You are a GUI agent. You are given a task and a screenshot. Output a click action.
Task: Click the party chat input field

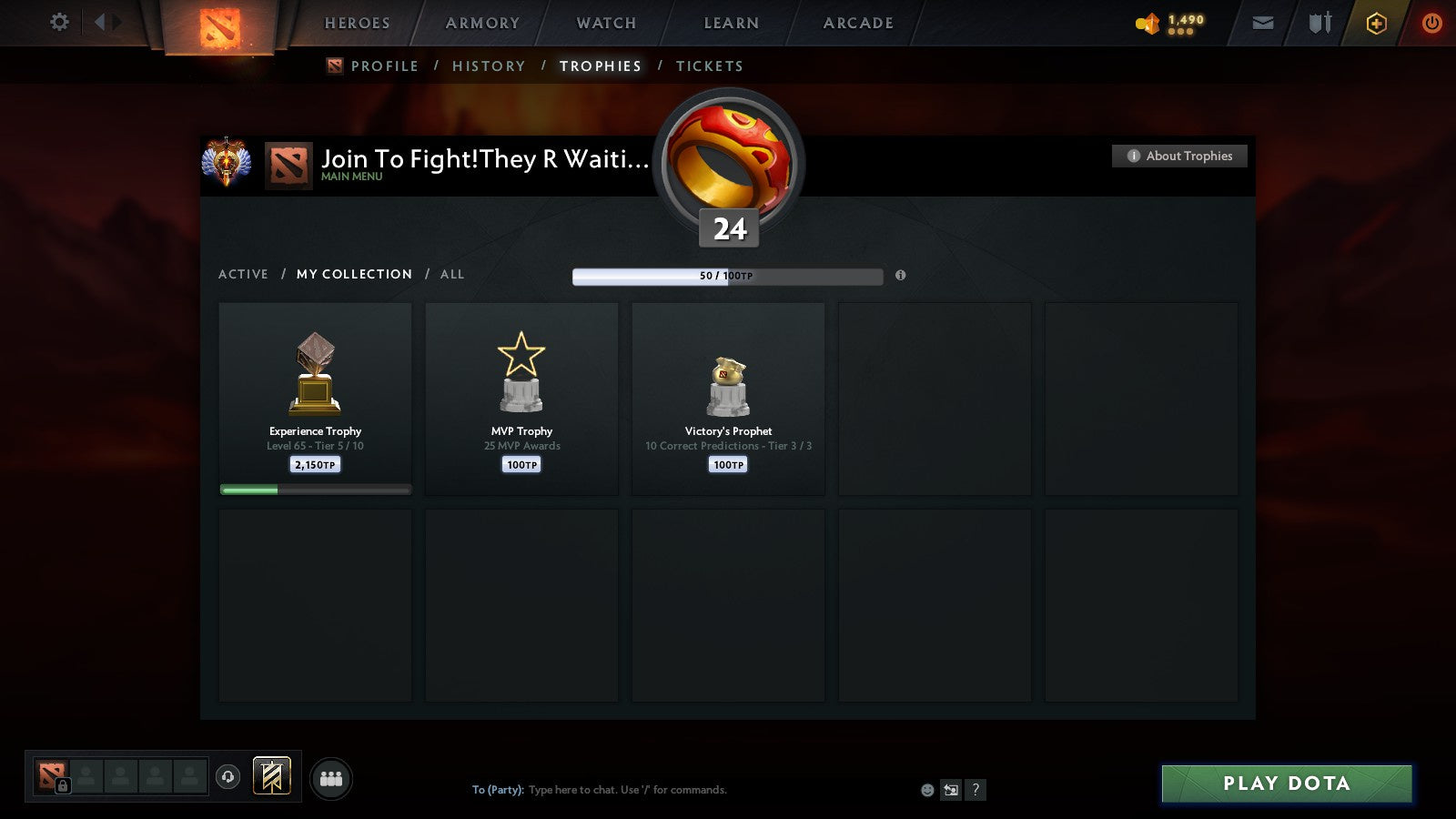637,790
